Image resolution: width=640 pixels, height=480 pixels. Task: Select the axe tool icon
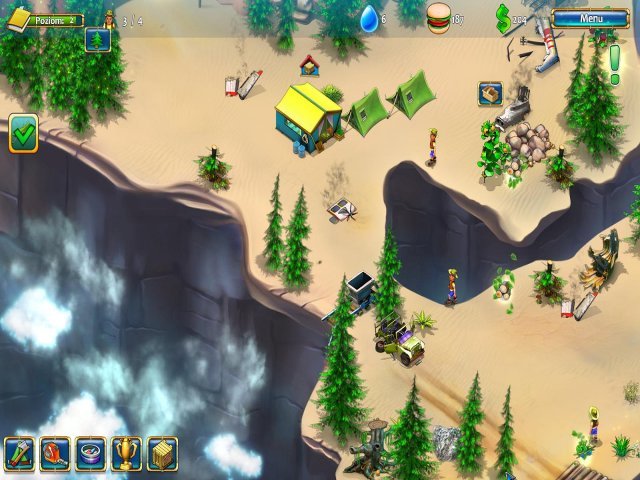point(20,453)
